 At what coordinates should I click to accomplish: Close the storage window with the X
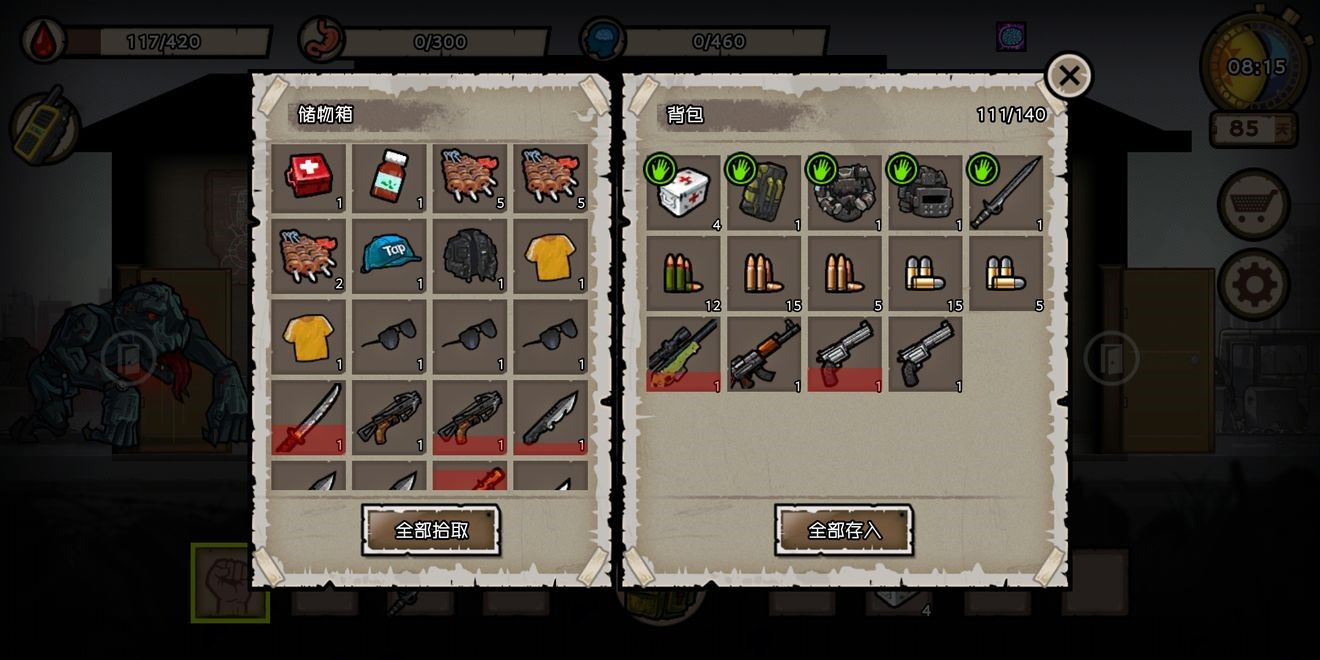(x=1068, y=76)
